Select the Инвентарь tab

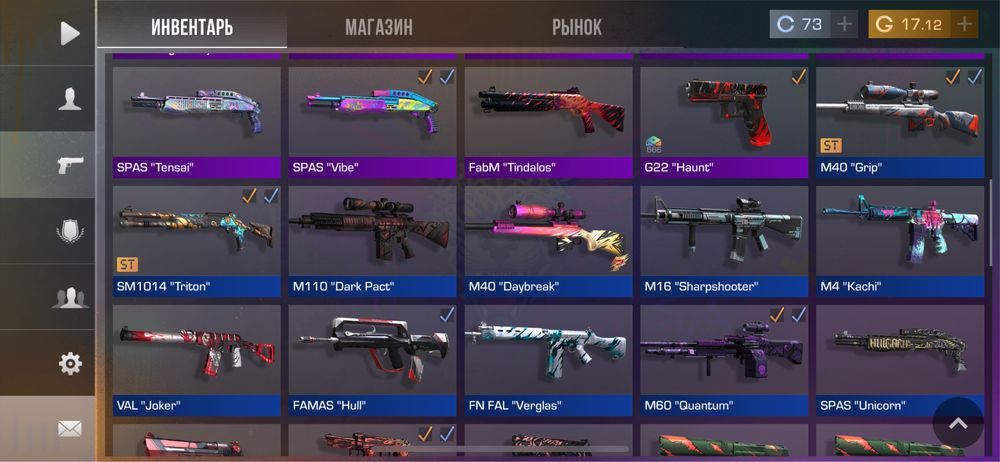click(x=192, y=27)
